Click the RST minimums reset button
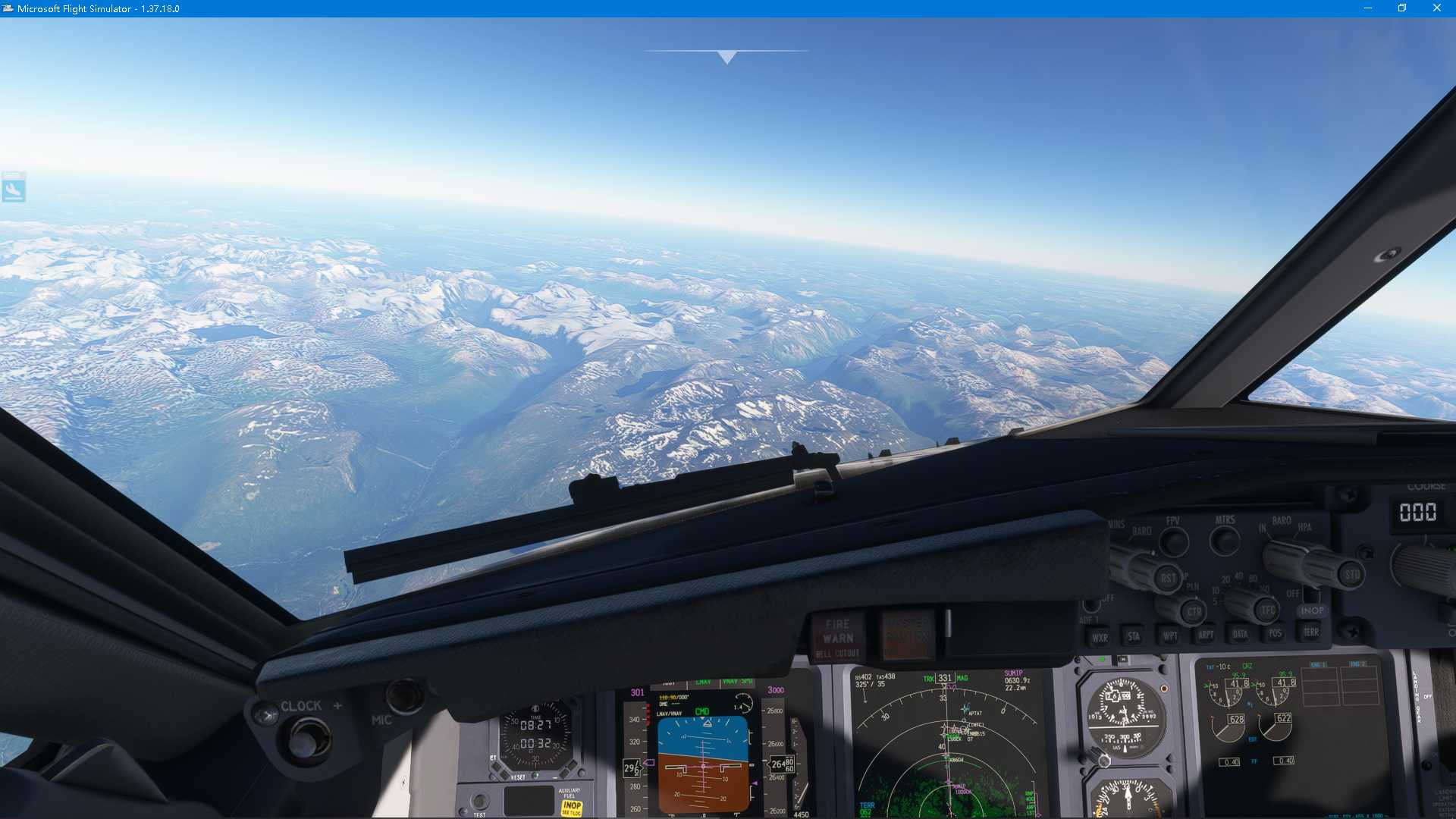Viewport: 1456px width, 819px height. tap(1168, 579)
